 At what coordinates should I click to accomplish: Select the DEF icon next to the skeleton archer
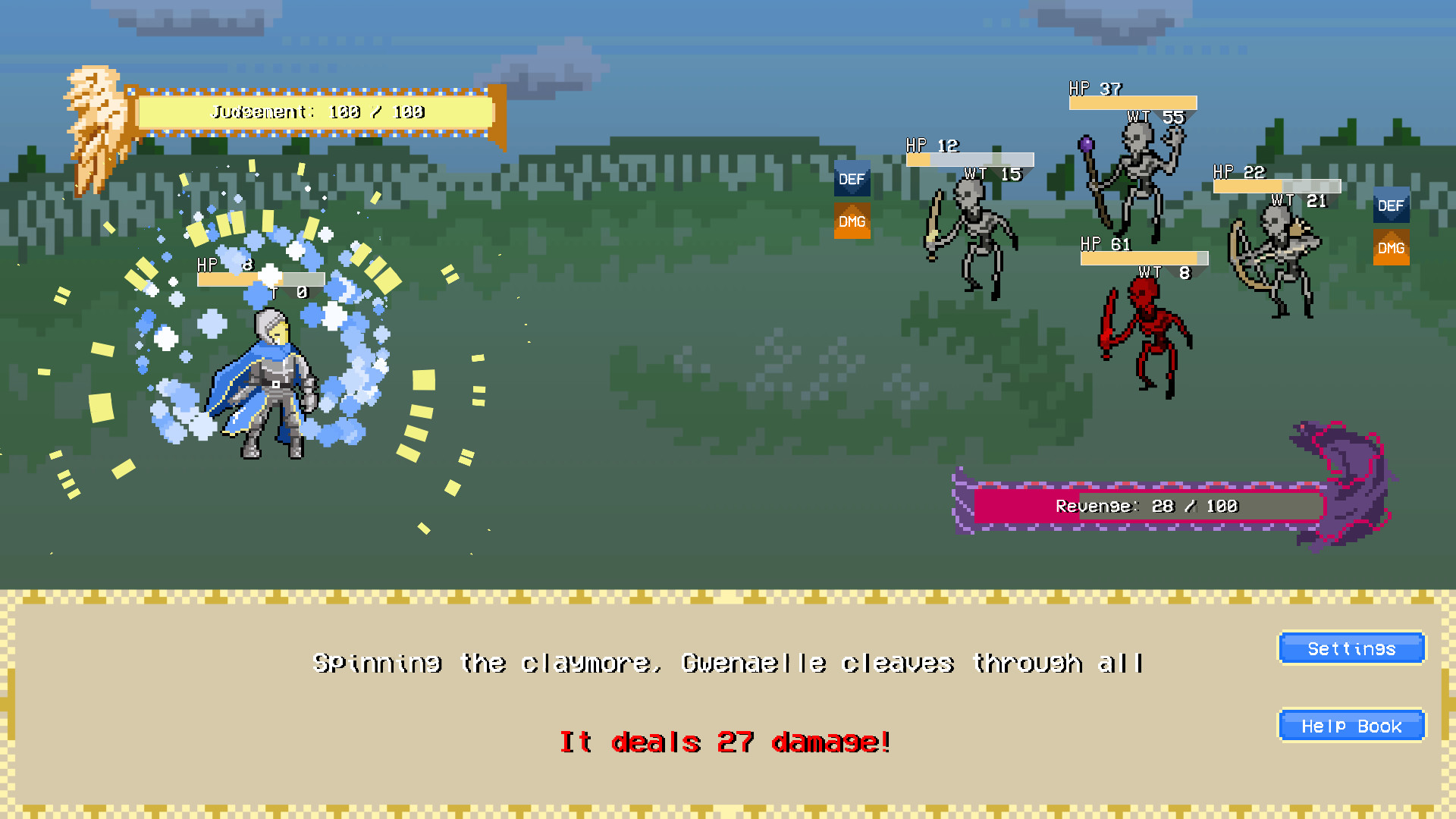(x=1392, y=206)
